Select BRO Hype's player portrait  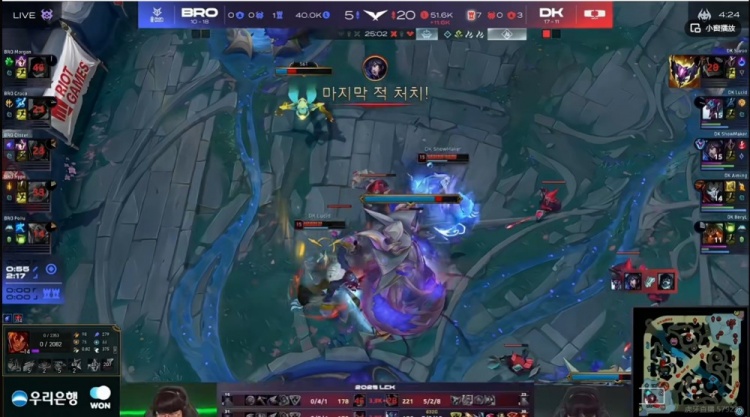[x=39, y=190]
